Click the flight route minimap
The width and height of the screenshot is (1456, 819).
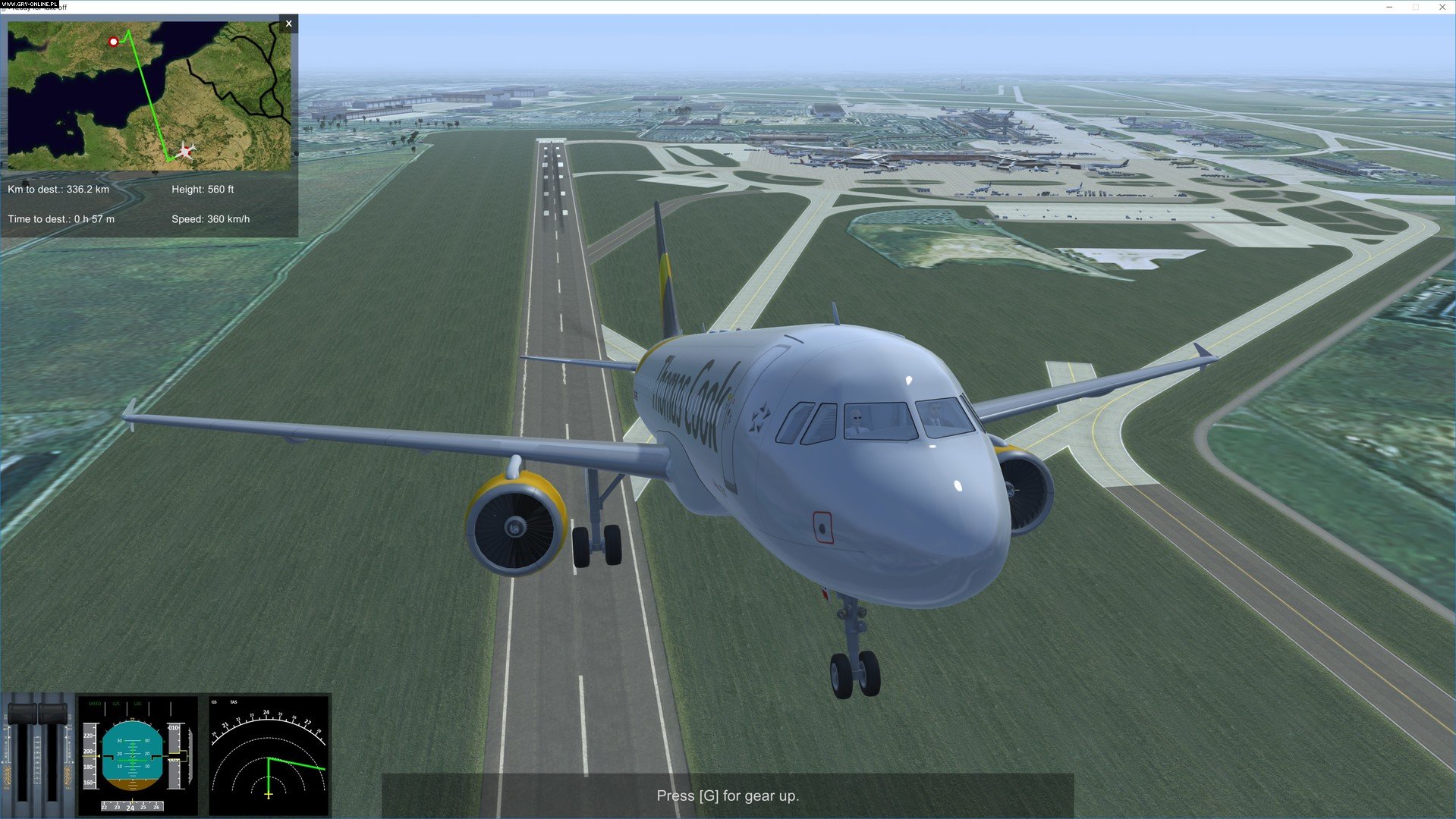(149, 96)
